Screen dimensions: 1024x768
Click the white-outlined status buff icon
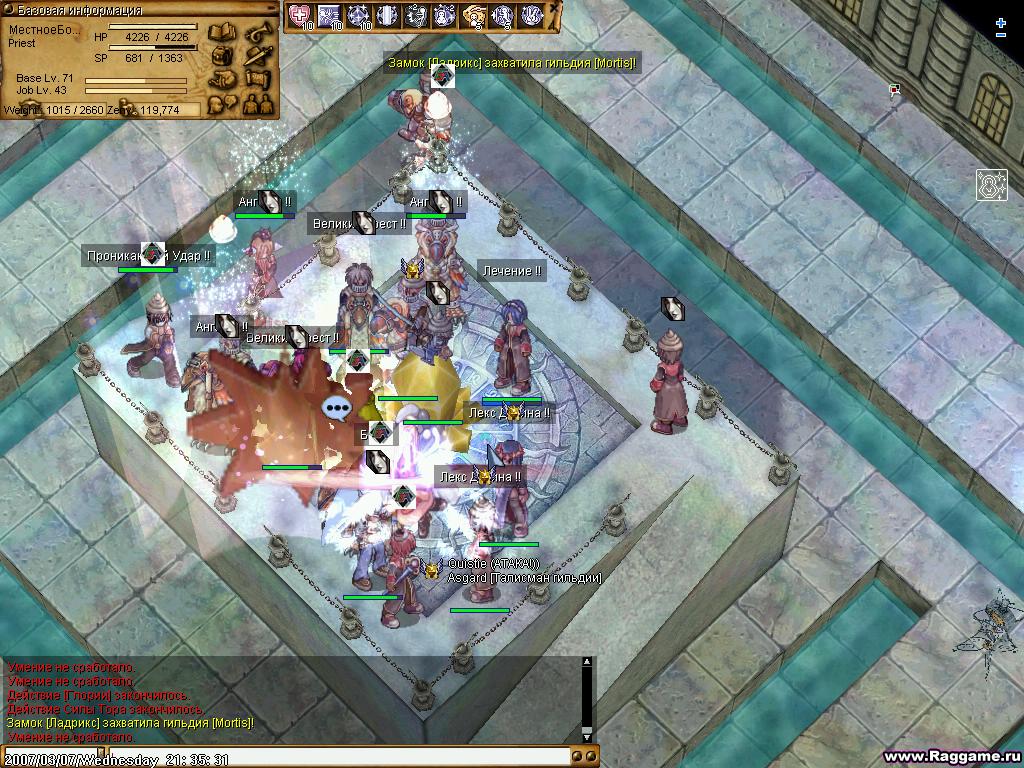pos(991,184)
